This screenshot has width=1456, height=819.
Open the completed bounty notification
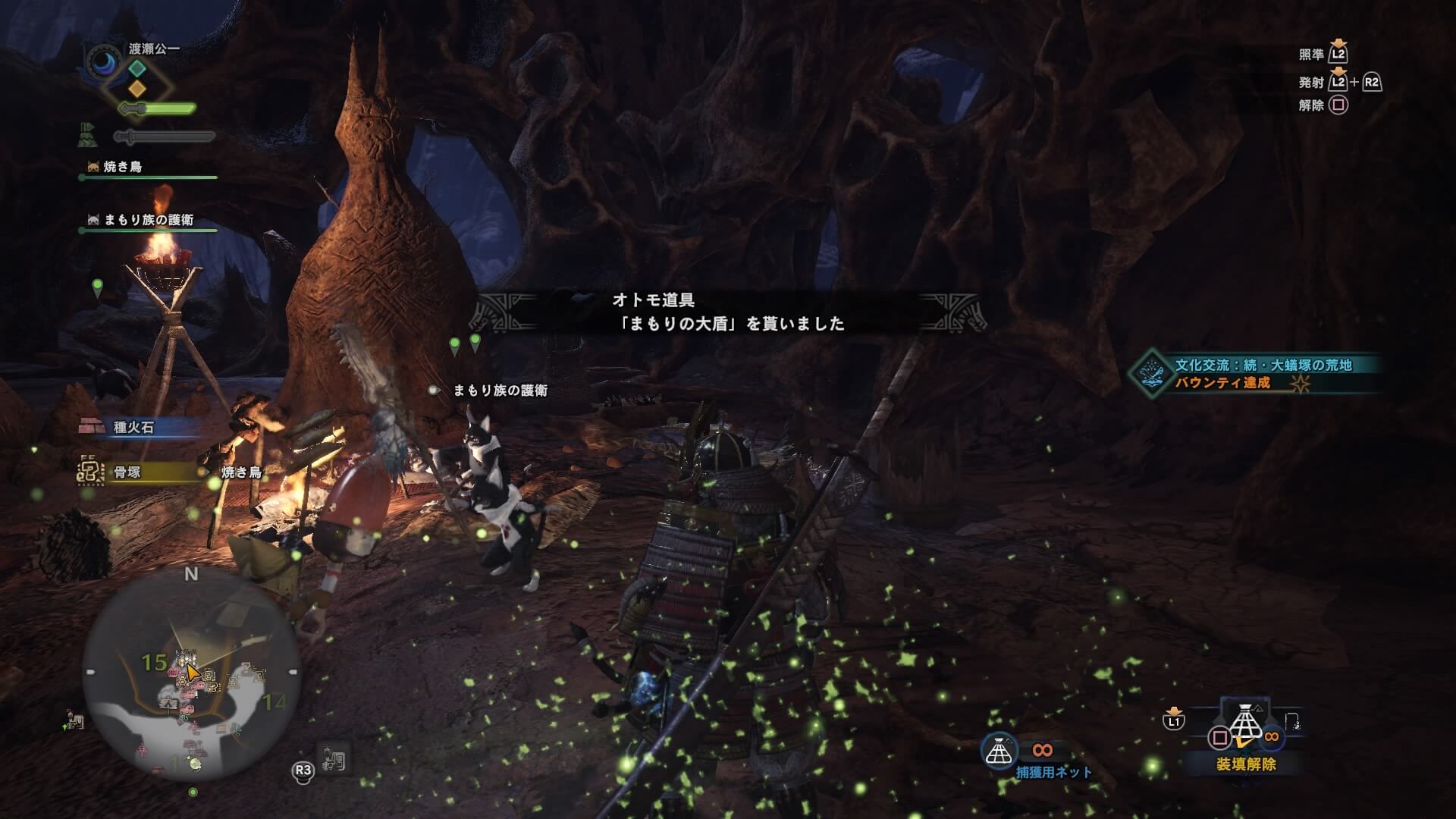1254,374
